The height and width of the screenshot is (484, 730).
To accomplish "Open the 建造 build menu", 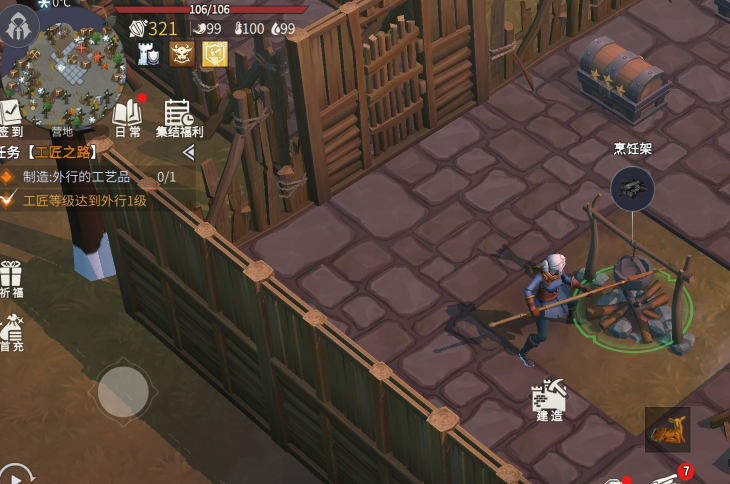I will [550, 399].
